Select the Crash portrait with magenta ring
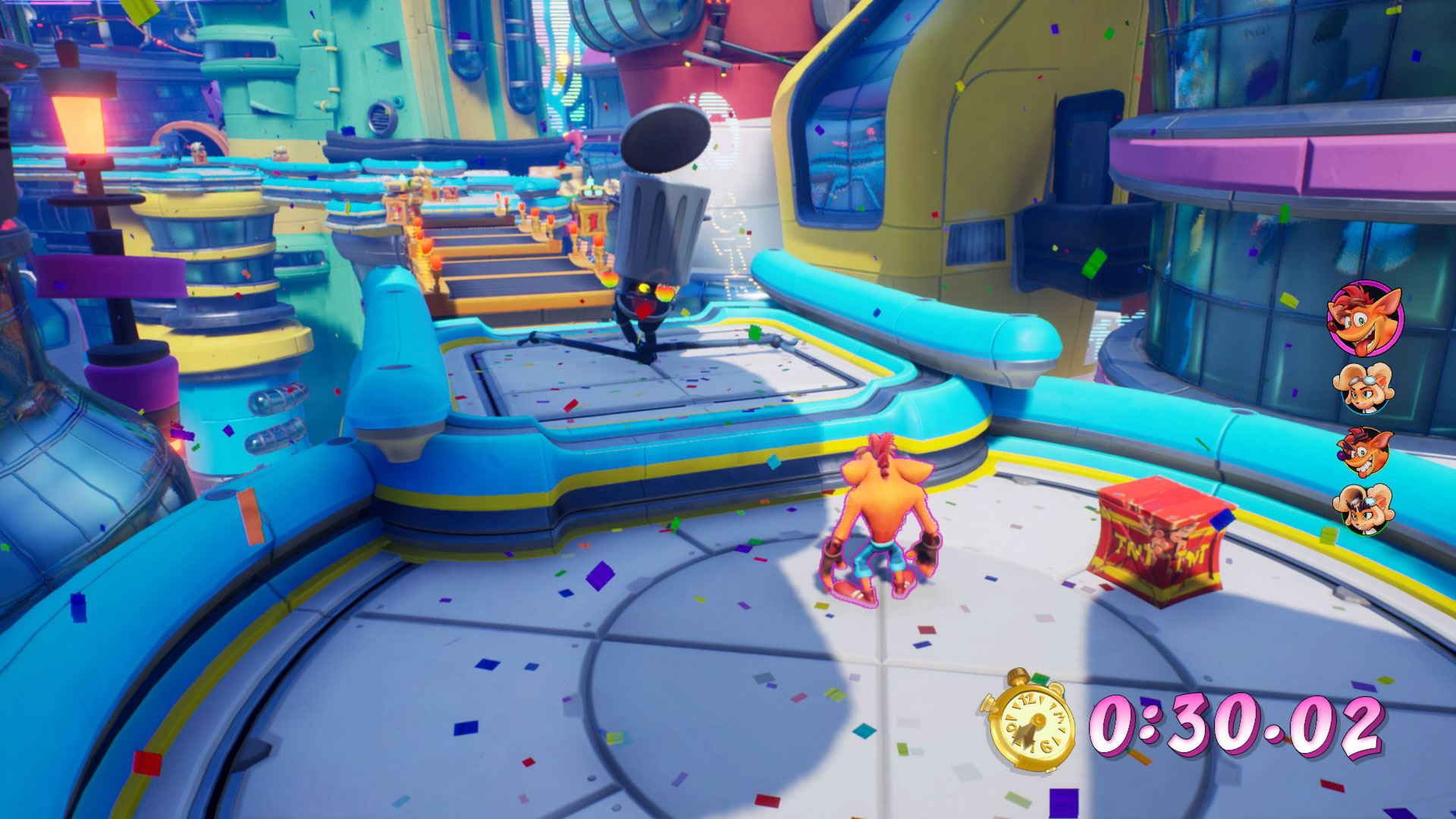This screenshot has width=1456, height=819. (1364, 318)
